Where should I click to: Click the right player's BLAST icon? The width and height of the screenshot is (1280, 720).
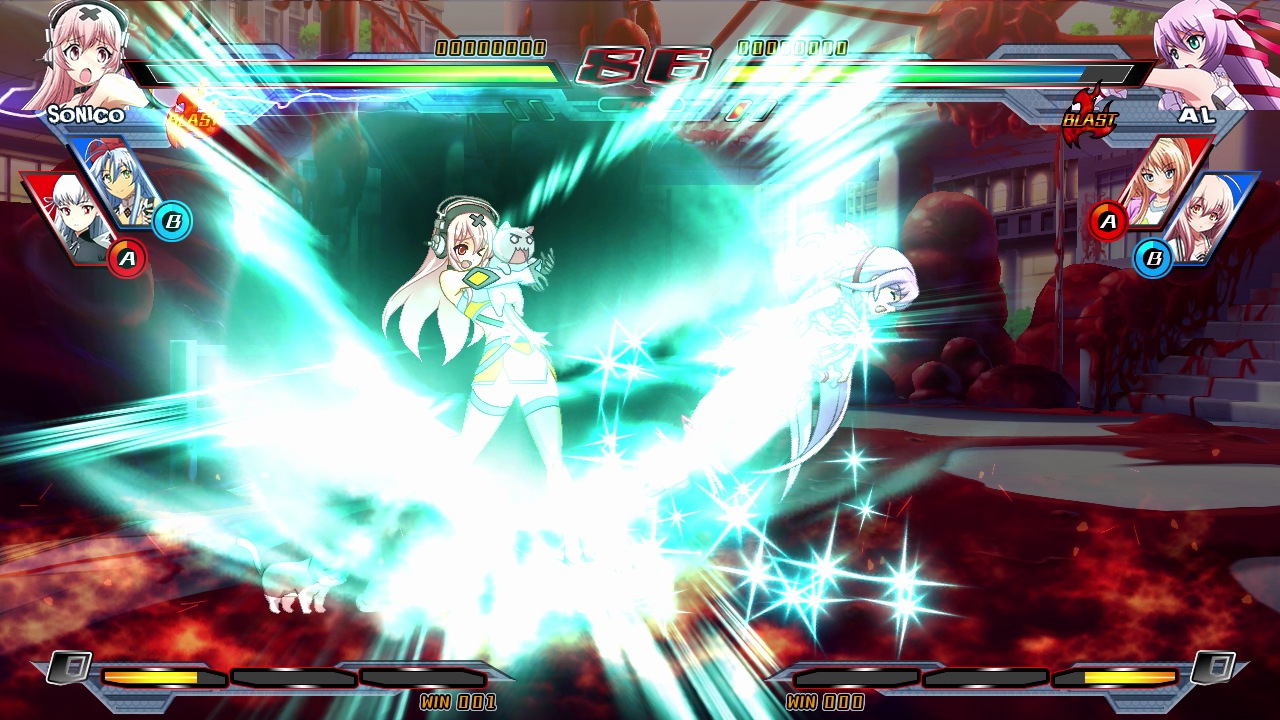[x=1090, y=115]
